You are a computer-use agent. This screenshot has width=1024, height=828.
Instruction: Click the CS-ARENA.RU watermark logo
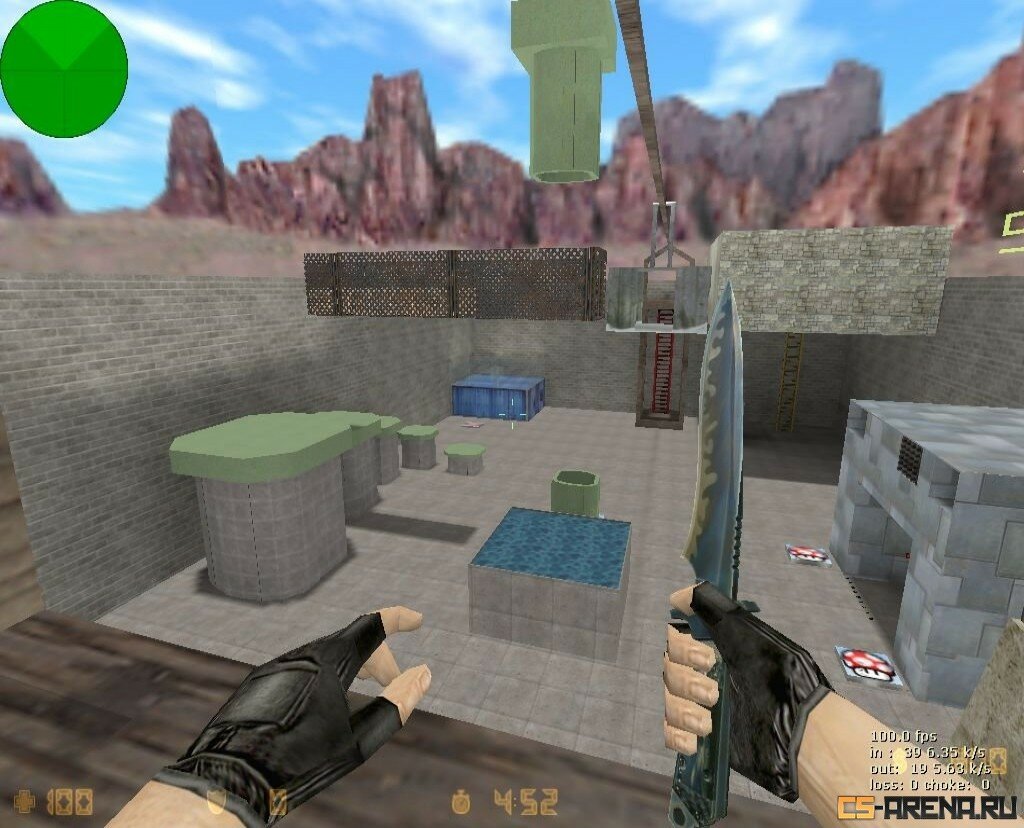(929, 805)
